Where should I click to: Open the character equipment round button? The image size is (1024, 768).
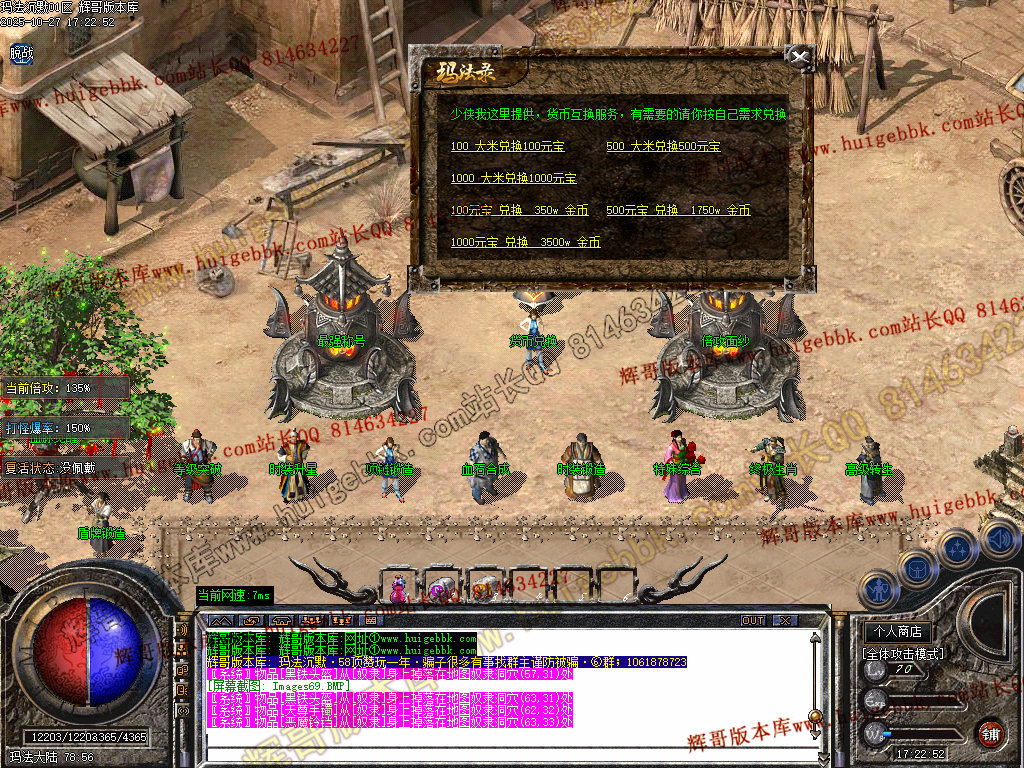click(x=877, y=589)
